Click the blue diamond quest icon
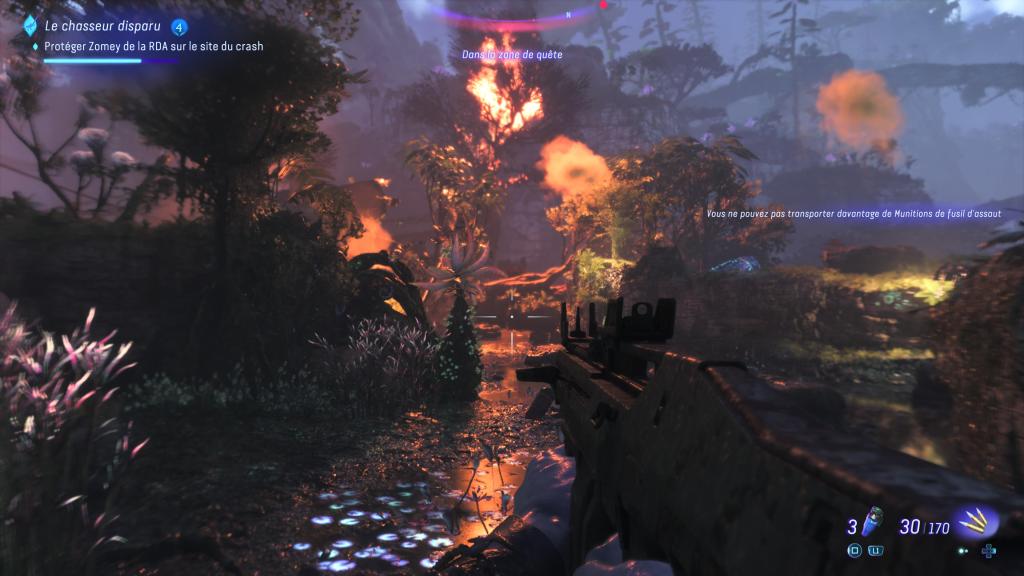This screenshot has width=1024, height=576. click(x=30, y=26)
